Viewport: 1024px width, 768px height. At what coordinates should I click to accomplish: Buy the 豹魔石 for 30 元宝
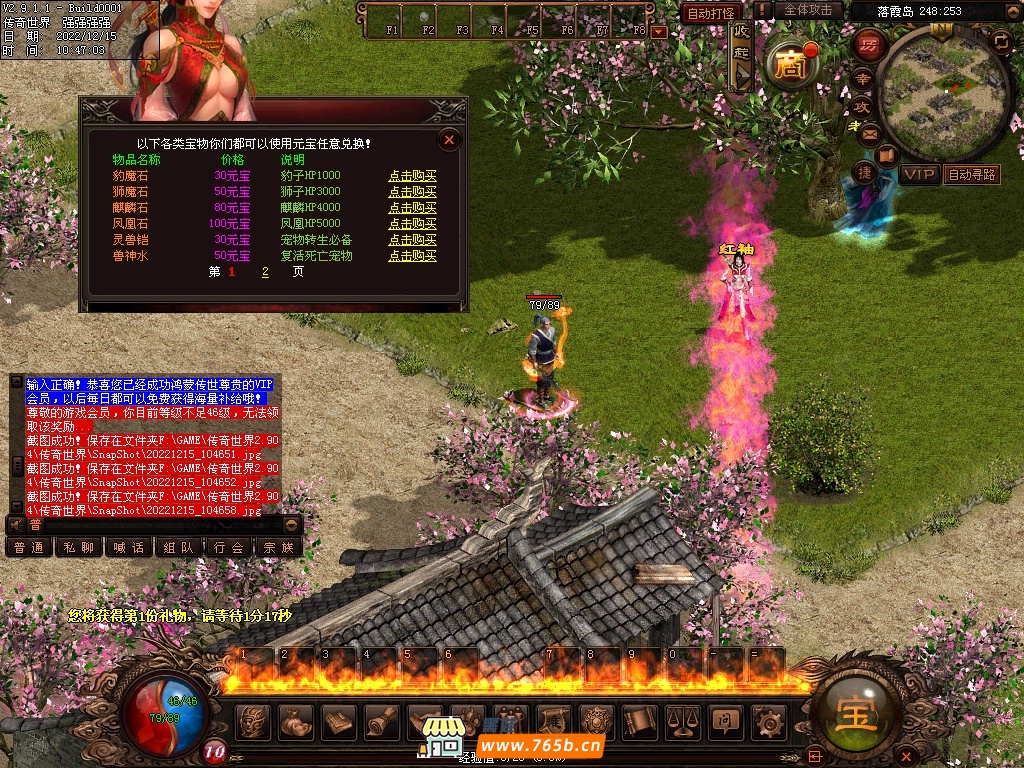(412, 176)
